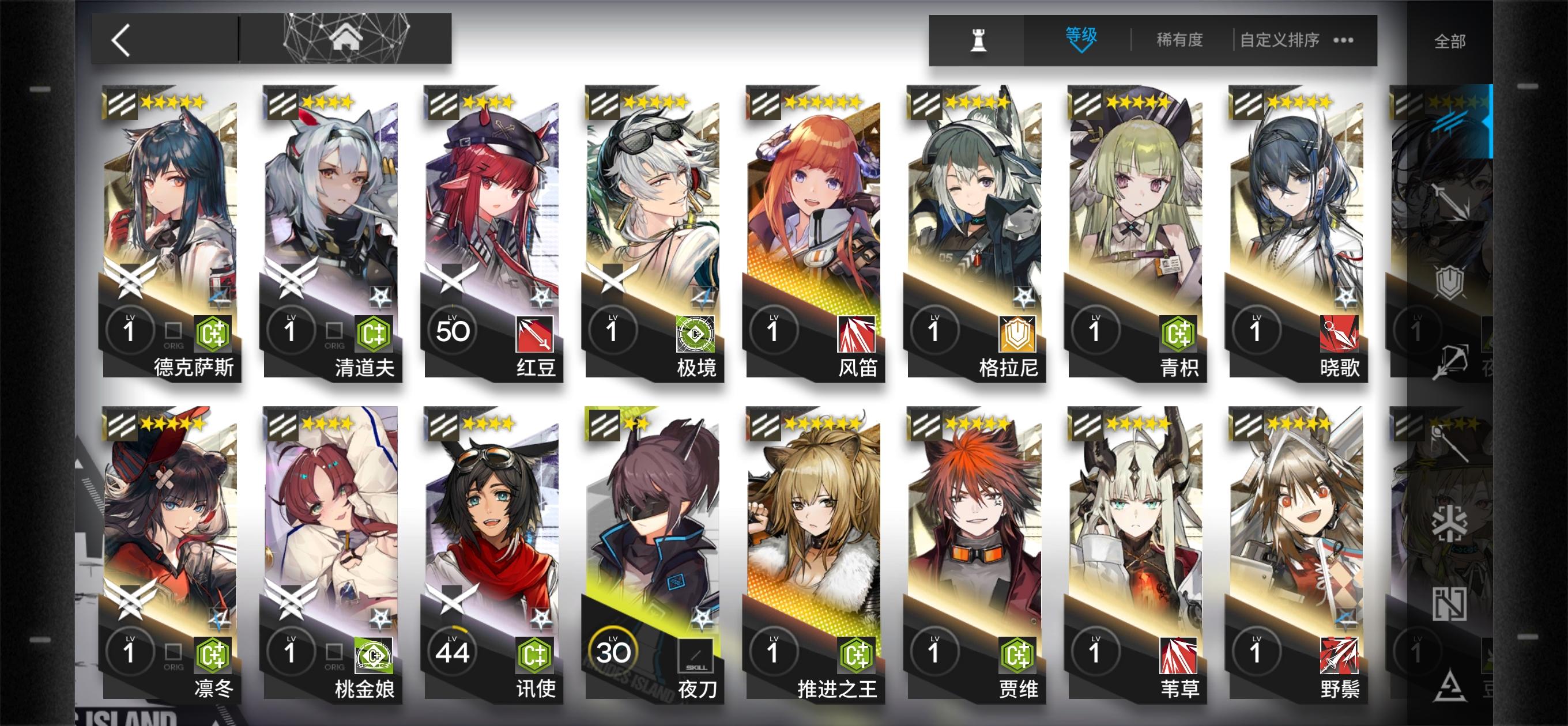Toggle the ORIG checkbox on 凛冬
1568x726 pixels.
coord(175,652)
